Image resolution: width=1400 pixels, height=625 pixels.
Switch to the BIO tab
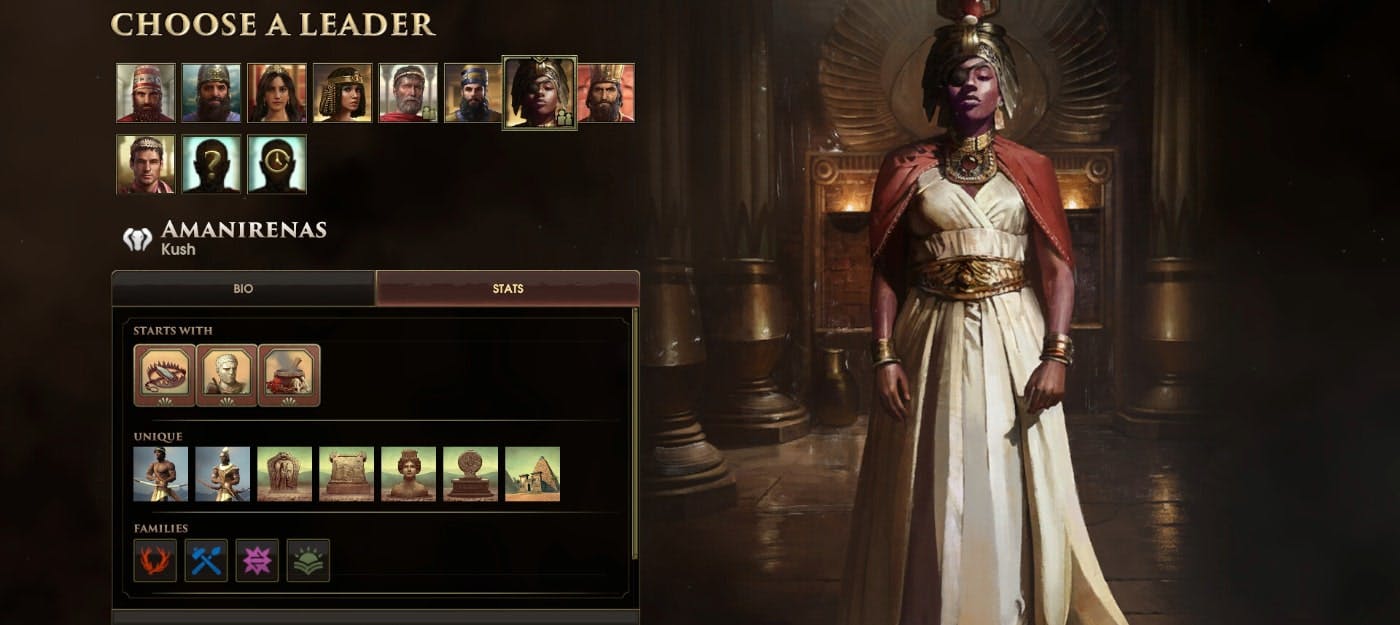(243, 289)
